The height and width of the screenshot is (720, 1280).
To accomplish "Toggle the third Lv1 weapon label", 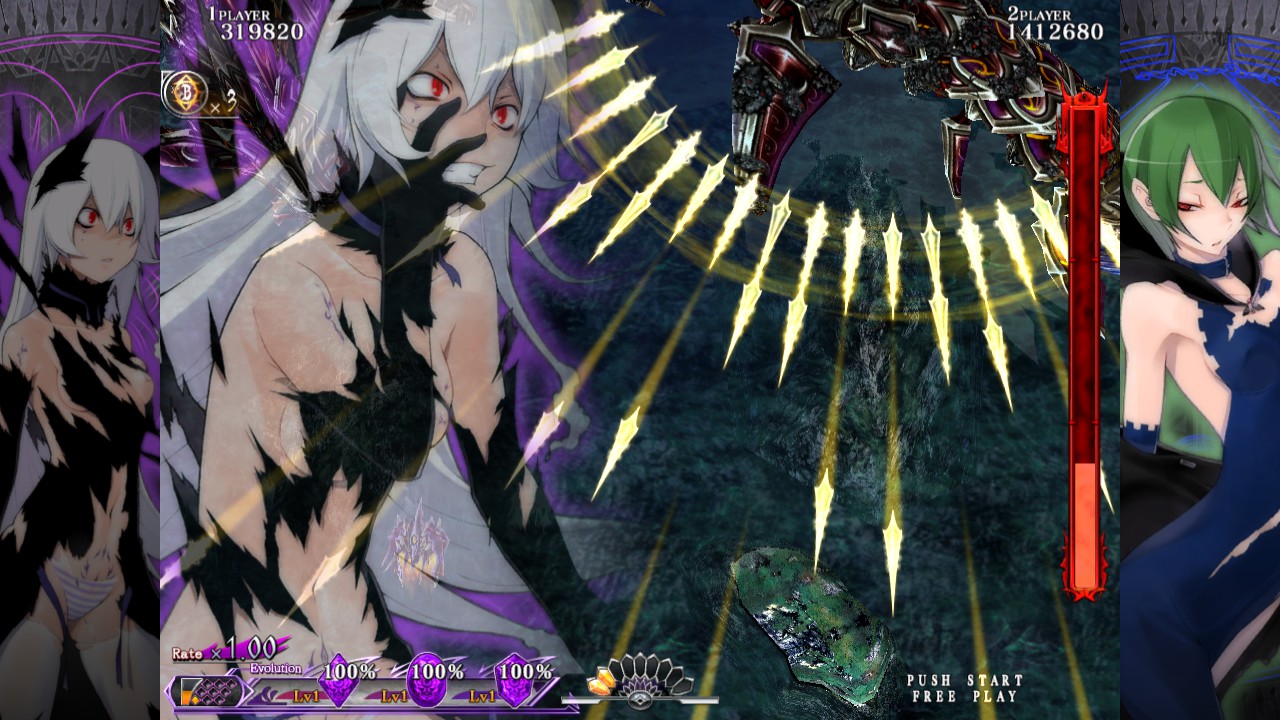I will click(x=481, y=695).
